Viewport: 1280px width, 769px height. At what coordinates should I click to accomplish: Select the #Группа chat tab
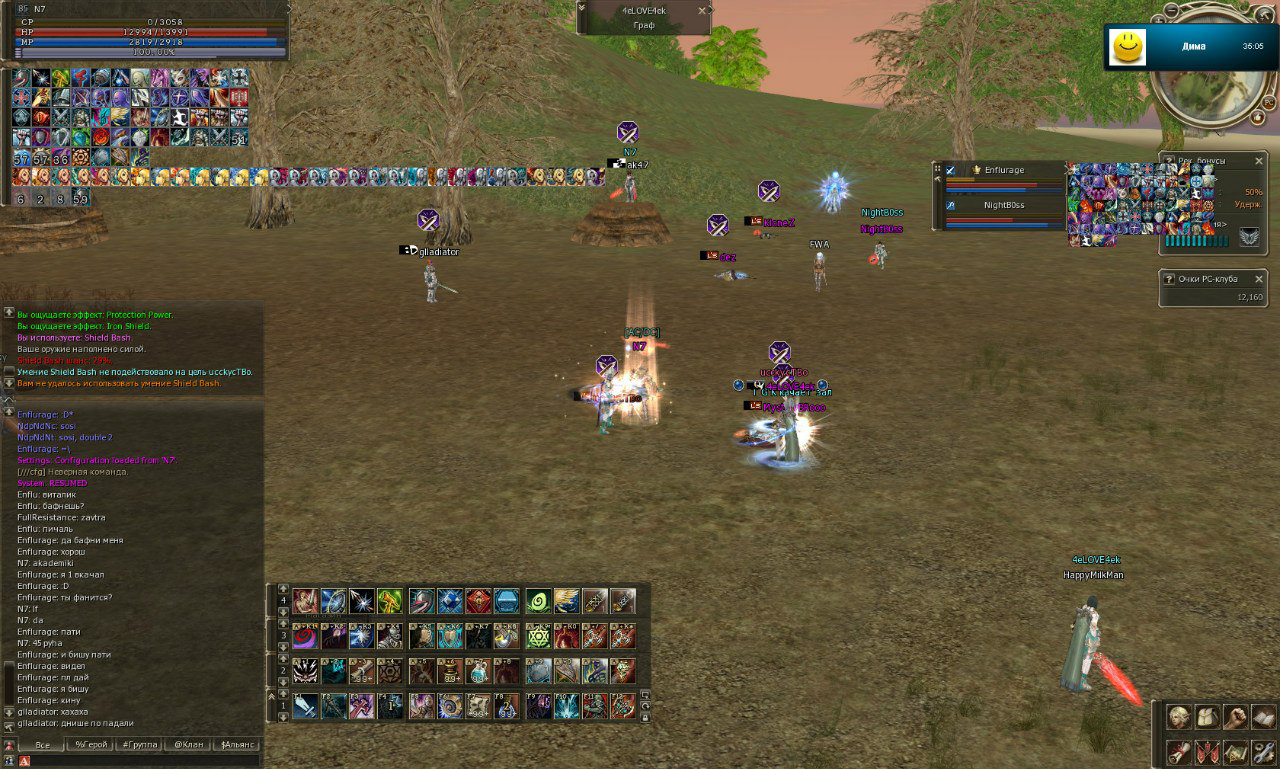click(140, 745)
